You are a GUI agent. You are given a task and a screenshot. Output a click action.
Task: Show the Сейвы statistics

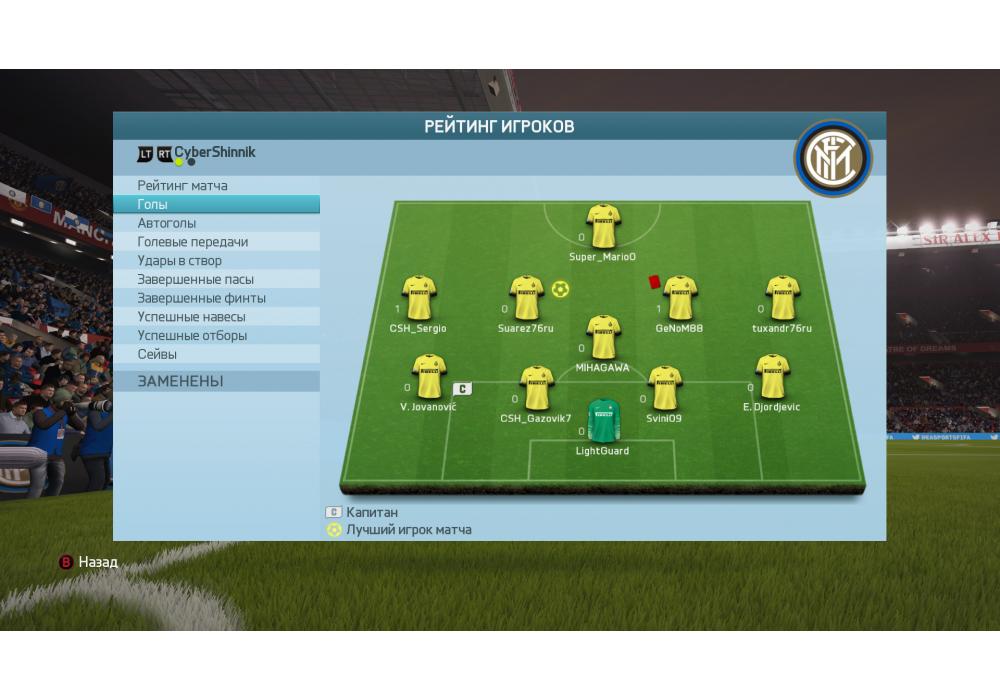[x=157, y=355]
